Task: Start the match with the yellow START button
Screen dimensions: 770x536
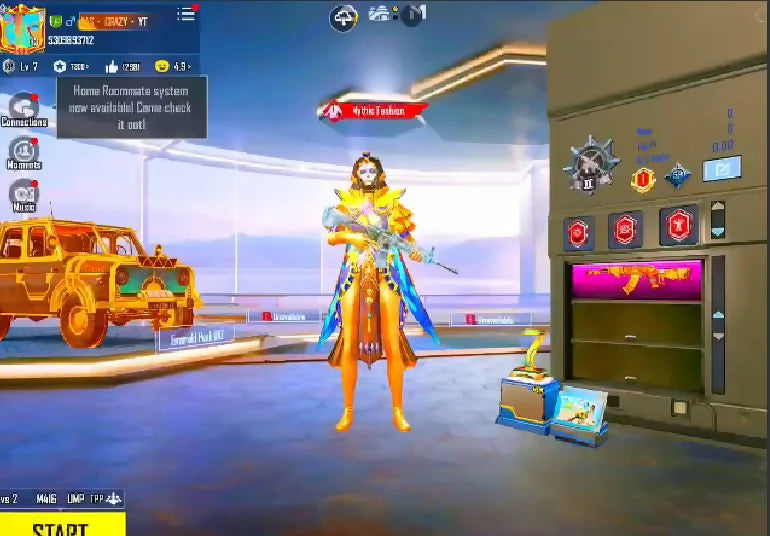Action: [x=62, y=524]
